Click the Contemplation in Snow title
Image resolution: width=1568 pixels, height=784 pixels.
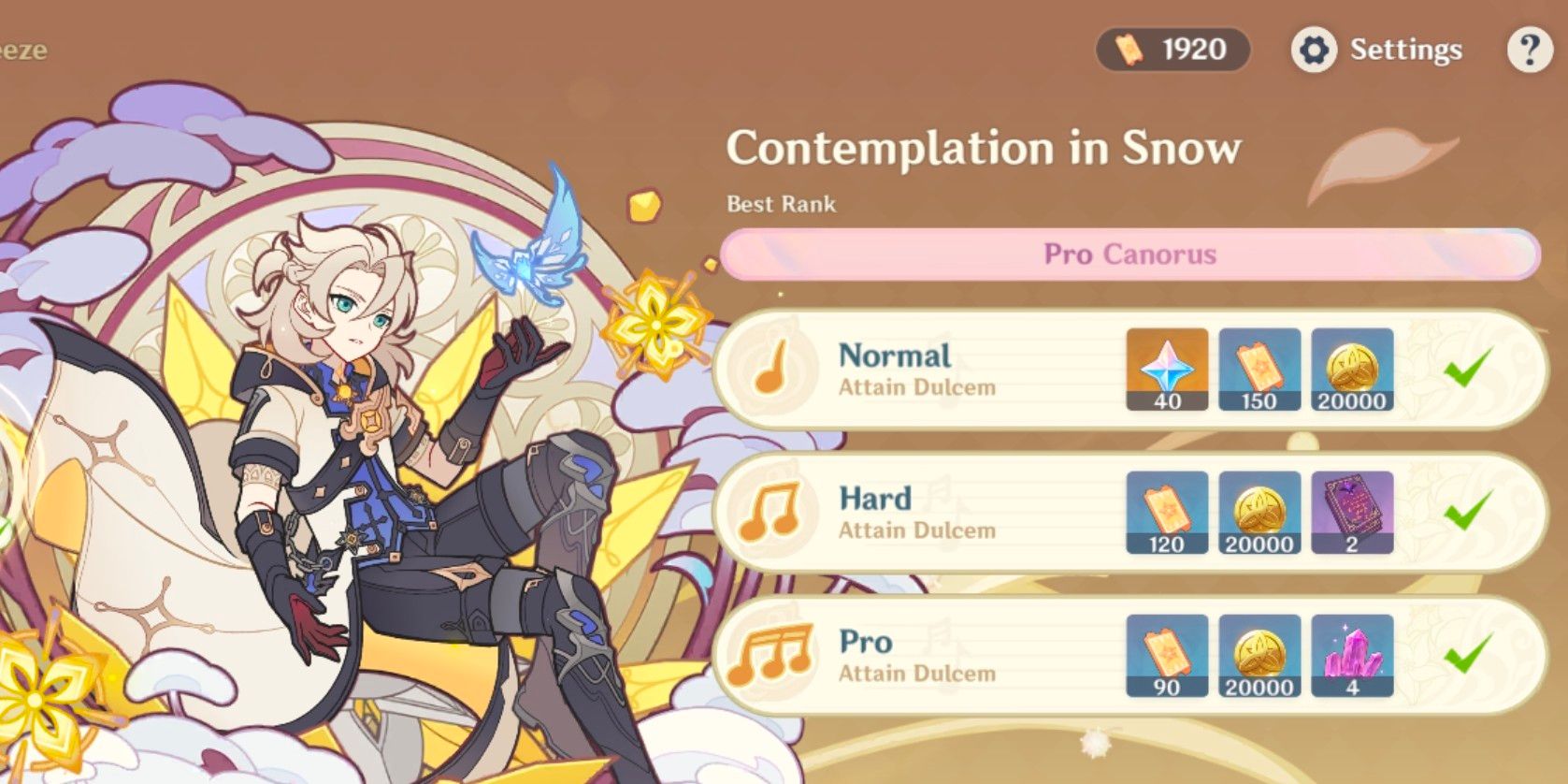[984, 147]
